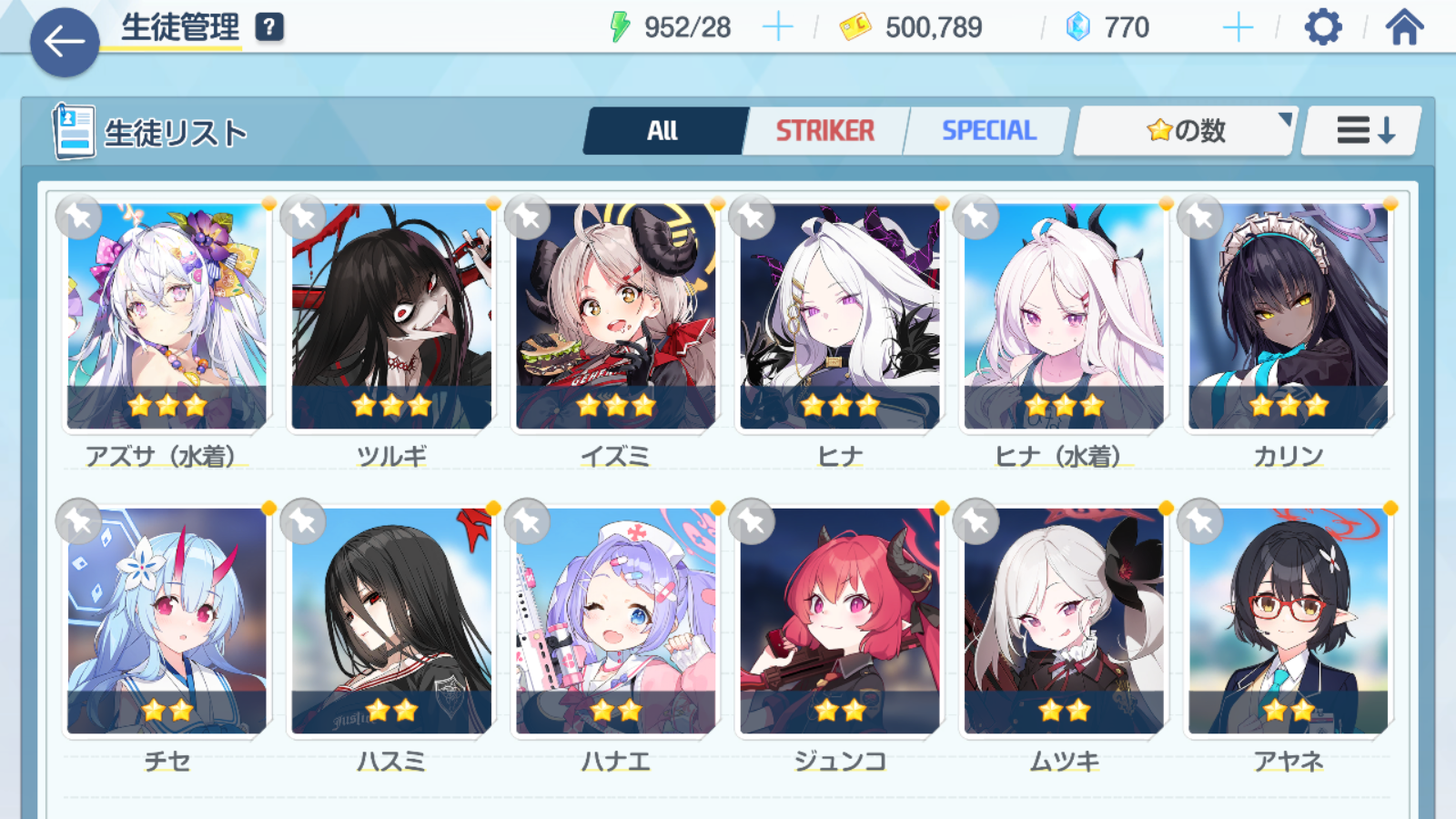Switch to the SPECIAL tab
1456x819 pixels.
pyautogui.click(x=988, y=131)
